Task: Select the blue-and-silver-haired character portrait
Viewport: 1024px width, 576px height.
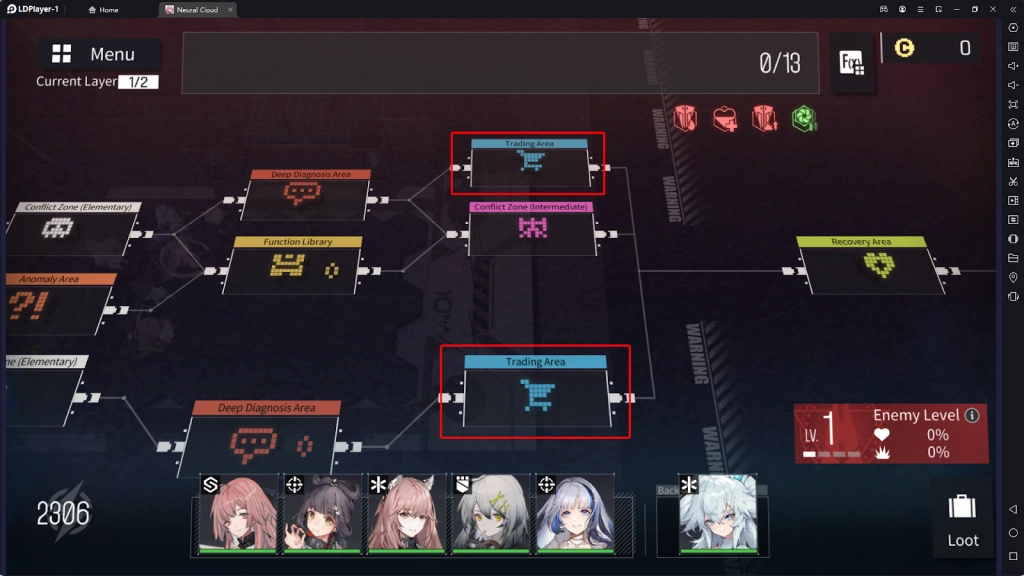Action: tap(574, 514)
